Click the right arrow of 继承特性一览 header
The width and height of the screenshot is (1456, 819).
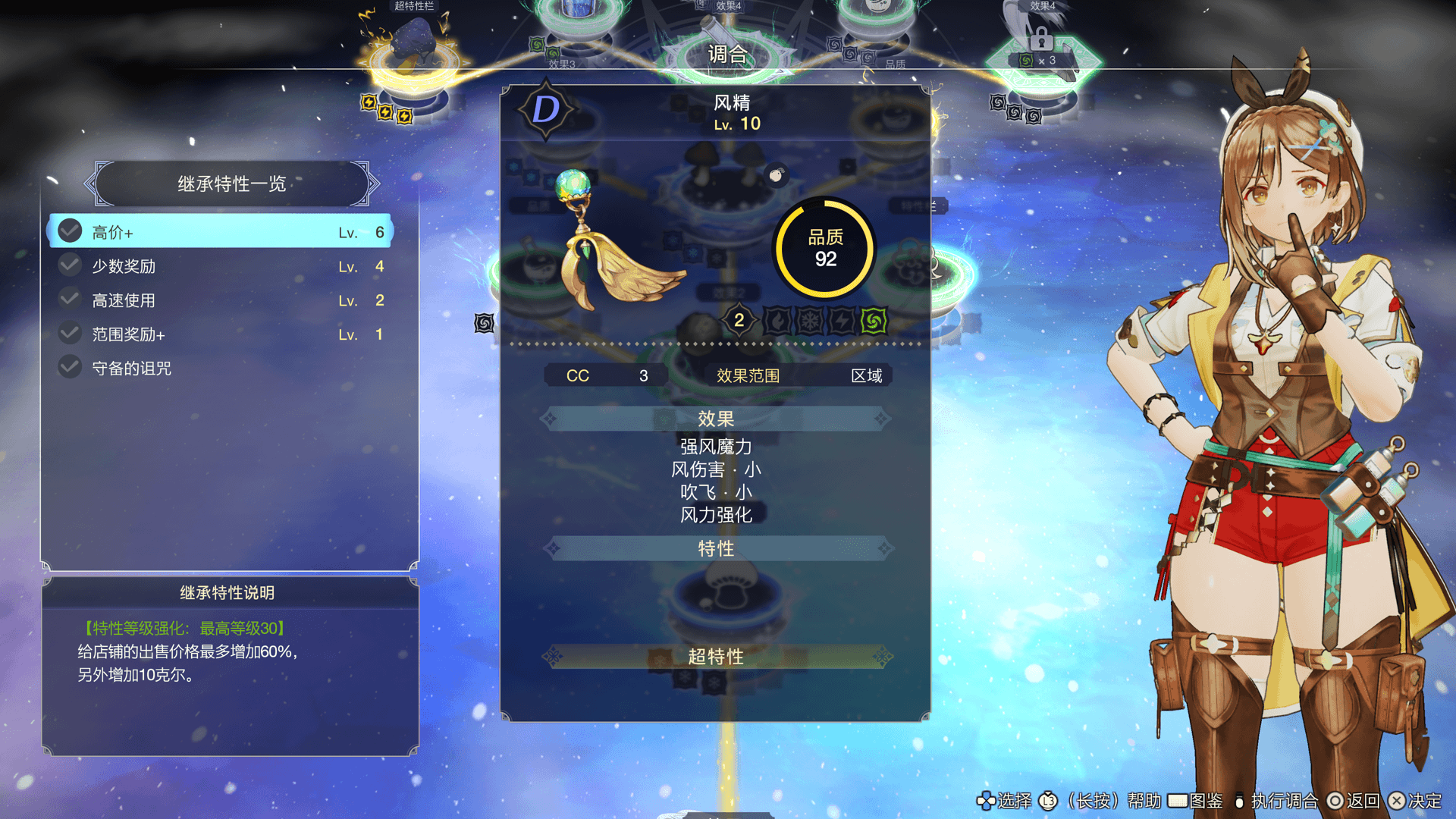[x=372, y=184]
